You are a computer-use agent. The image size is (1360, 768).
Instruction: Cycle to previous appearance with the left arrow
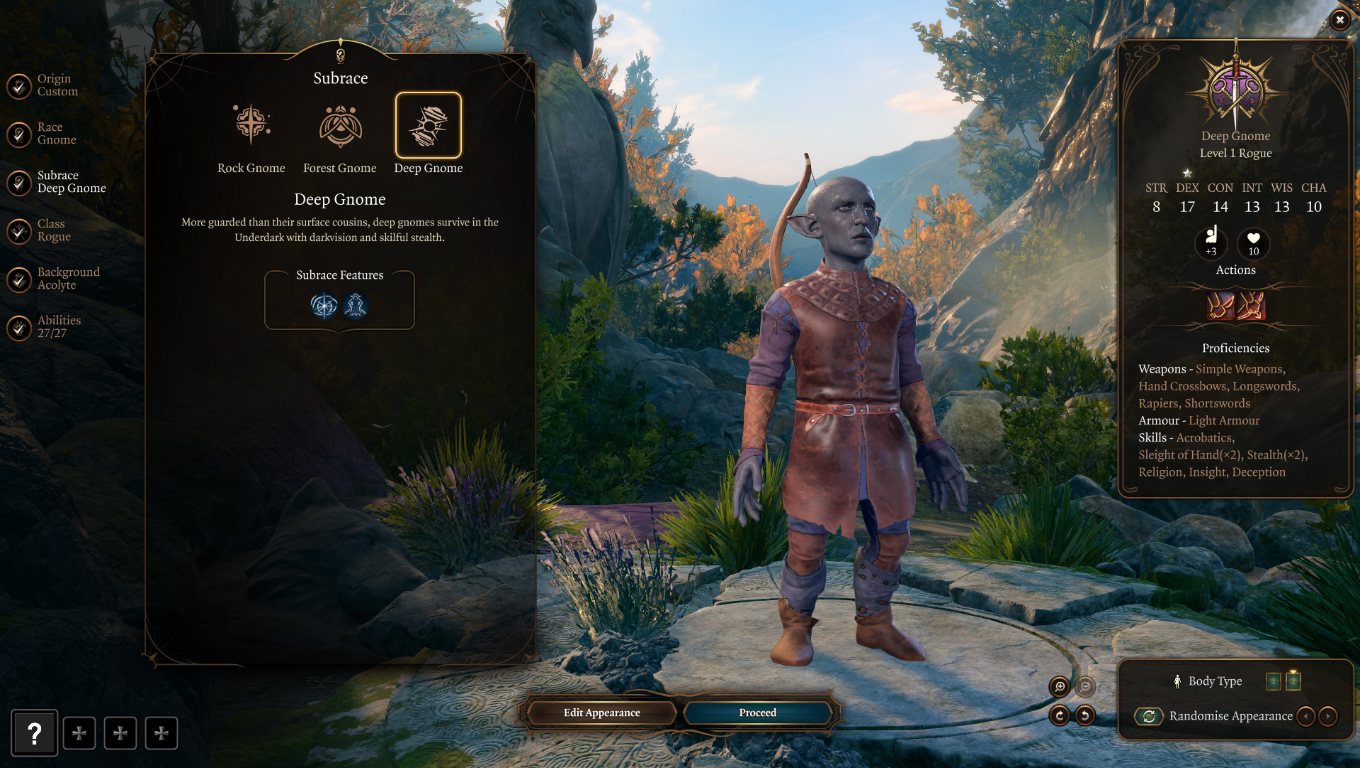pos(1307,716)
